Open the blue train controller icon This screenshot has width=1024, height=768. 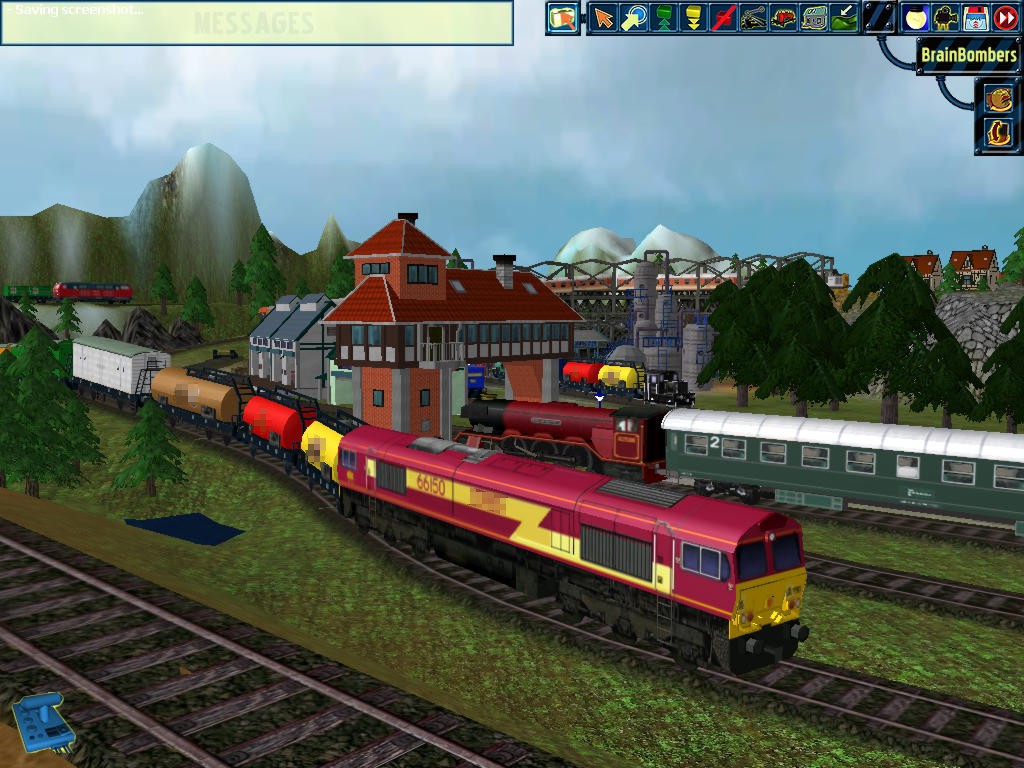point(42,722)
